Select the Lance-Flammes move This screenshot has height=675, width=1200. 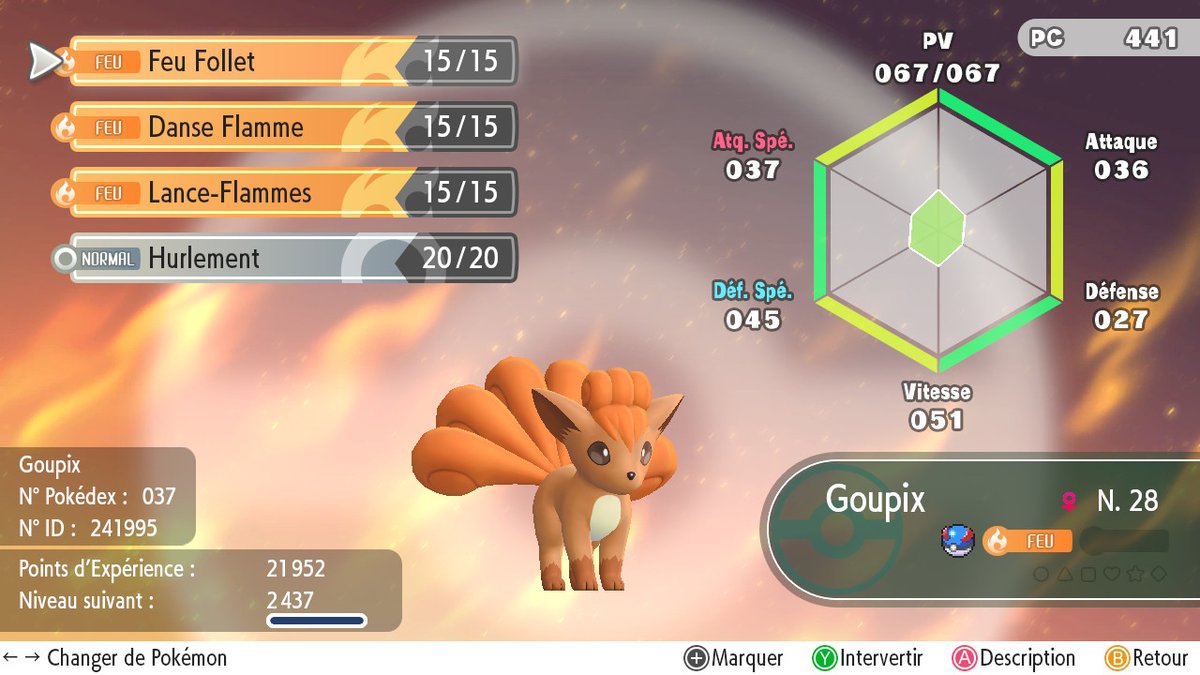click(x=290, y=193)
